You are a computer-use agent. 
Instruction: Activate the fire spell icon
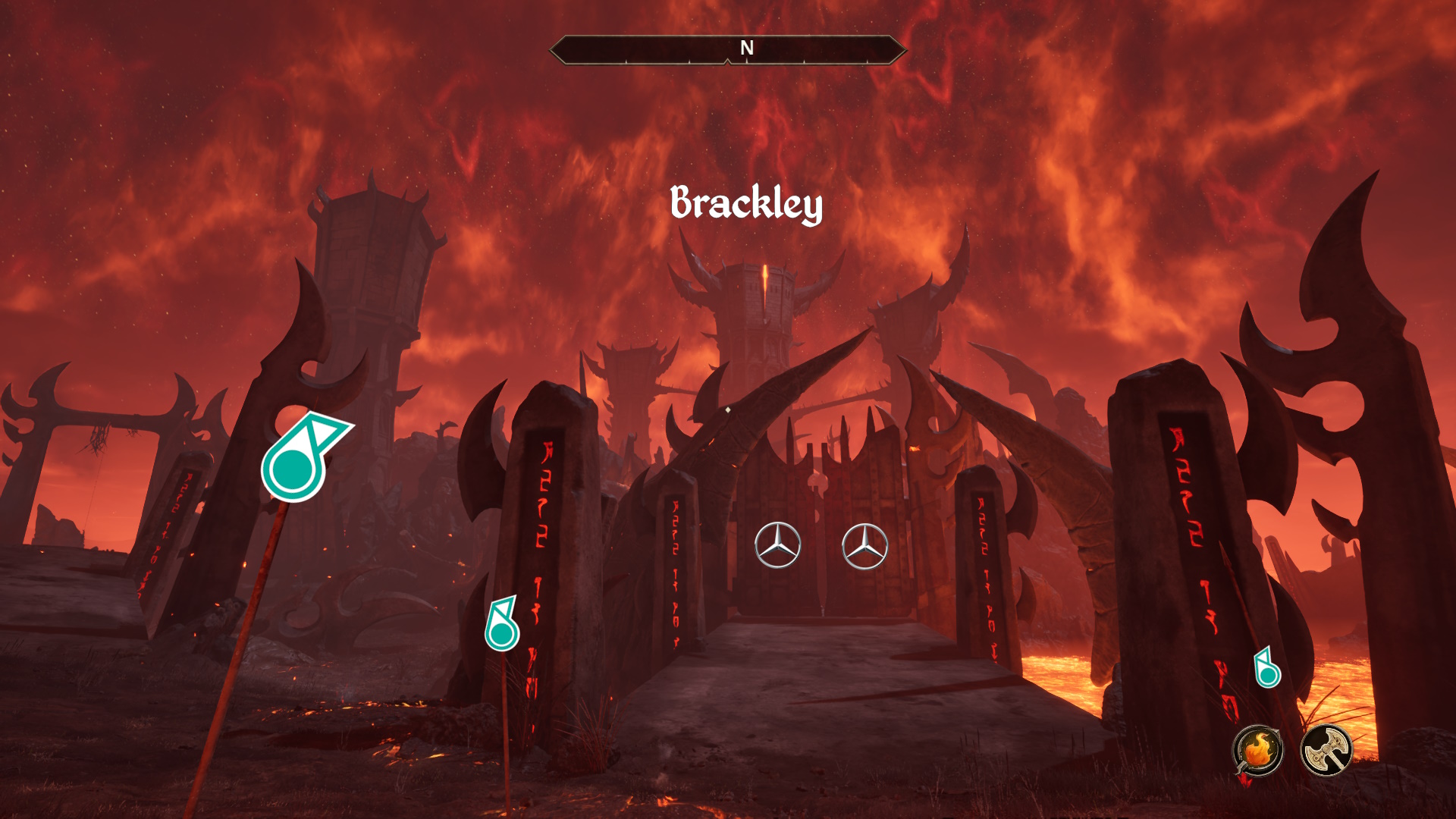[1257, 751]
